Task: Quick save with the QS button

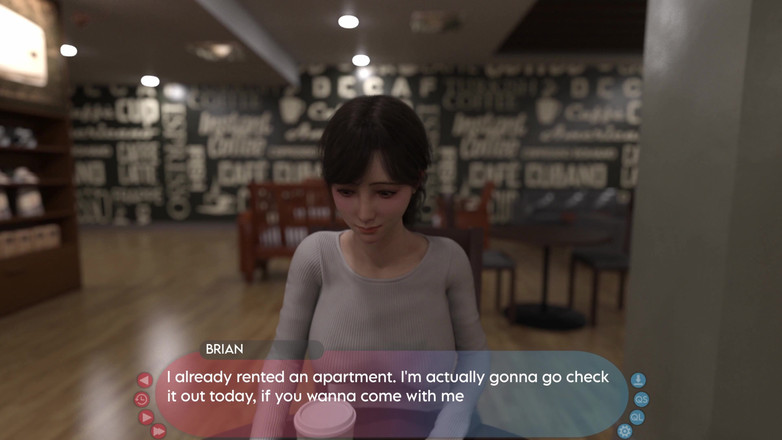Action: point(641,399)
